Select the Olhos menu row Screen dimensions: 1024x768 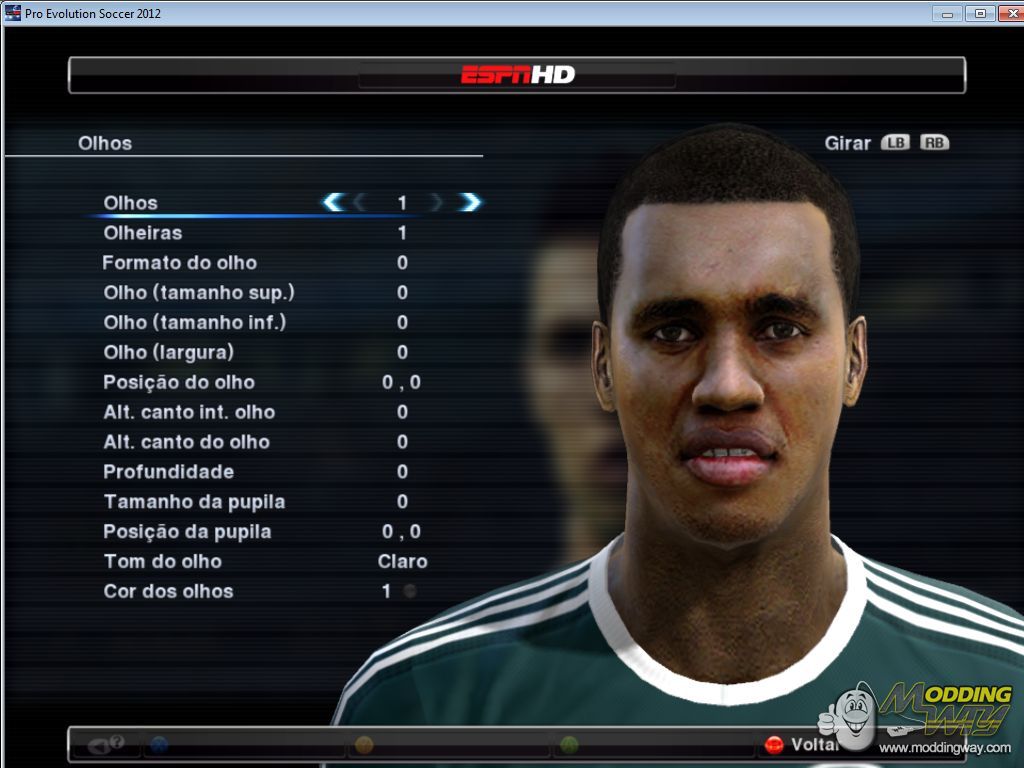(x=131, y=203)
